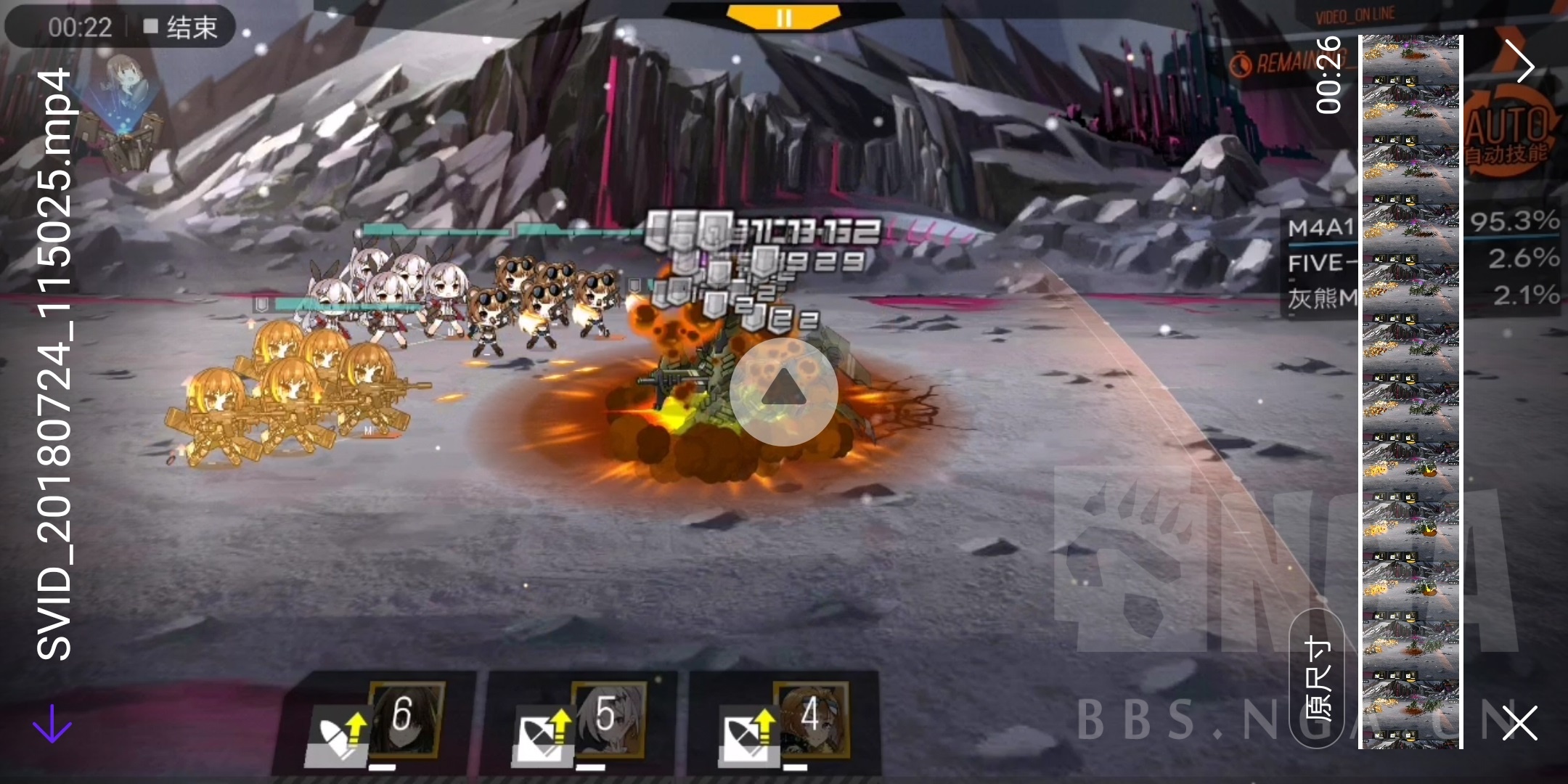
Task: Stop recording with the 结束 button
Action: point(181,28)
